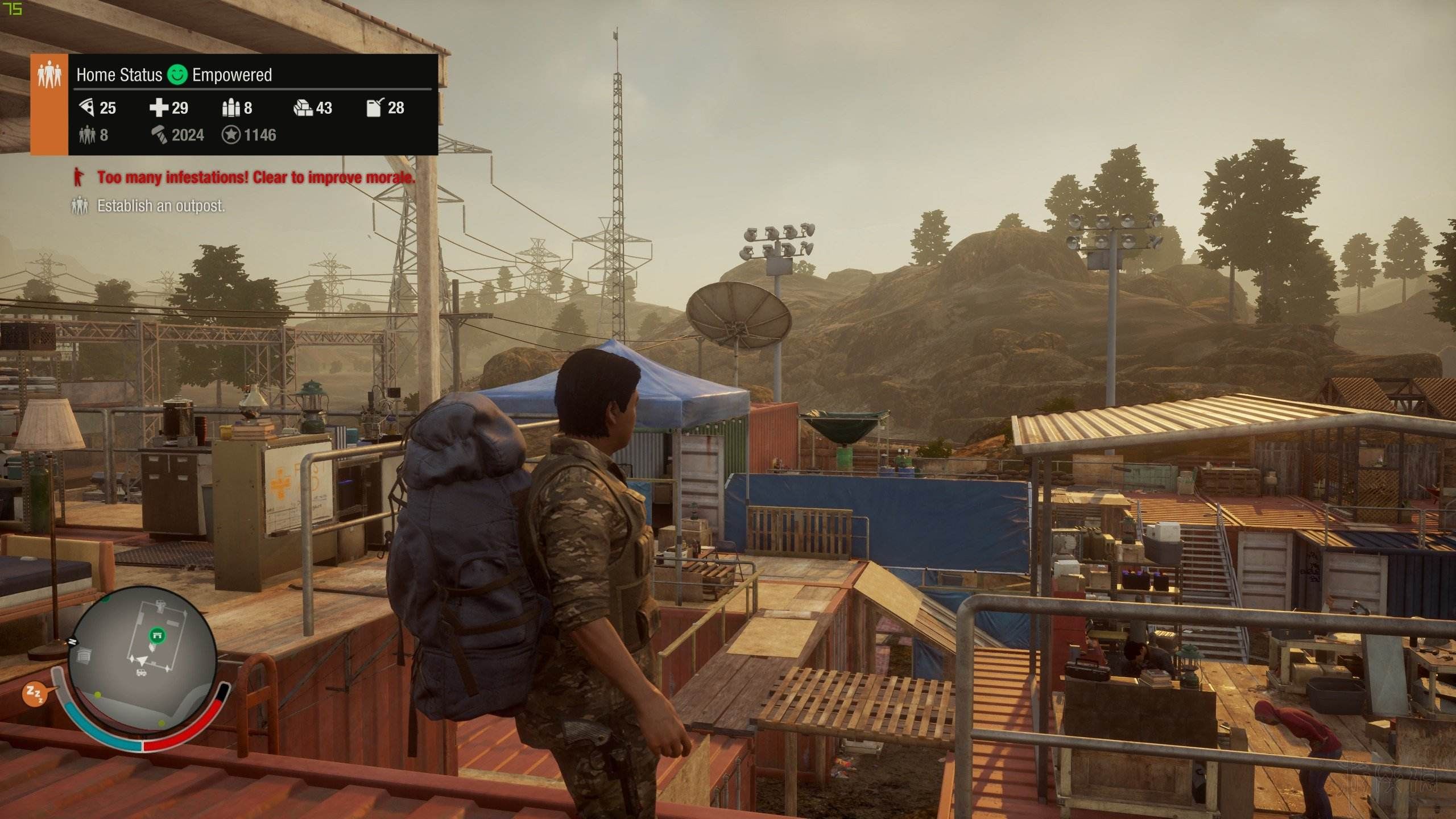
Task: Click the ammo bullets resource icon
Action: [x=231, y=107]
